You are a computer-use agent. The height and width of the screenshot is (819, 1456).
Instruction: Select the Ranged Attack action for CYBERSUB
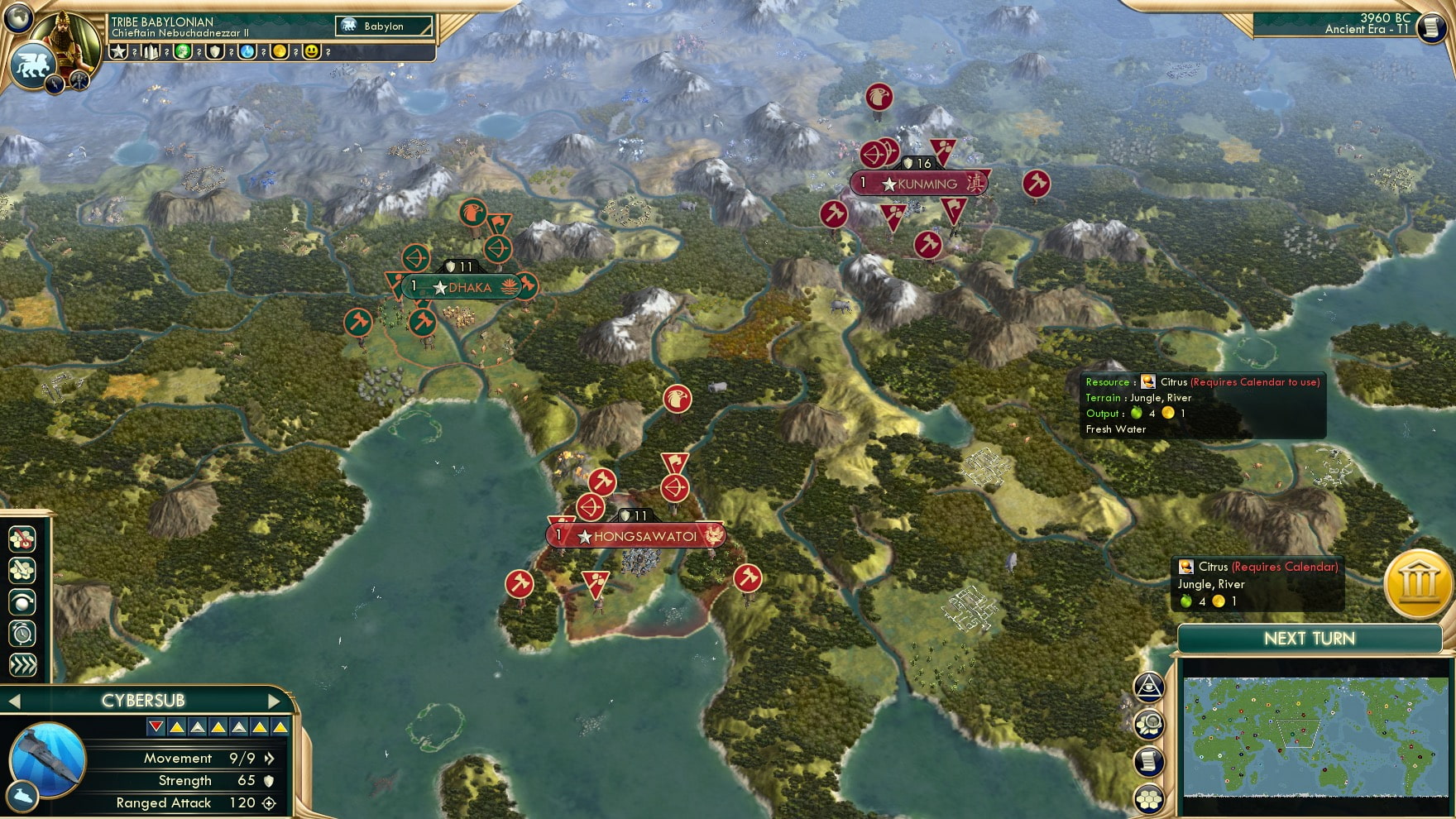(22, 539)
